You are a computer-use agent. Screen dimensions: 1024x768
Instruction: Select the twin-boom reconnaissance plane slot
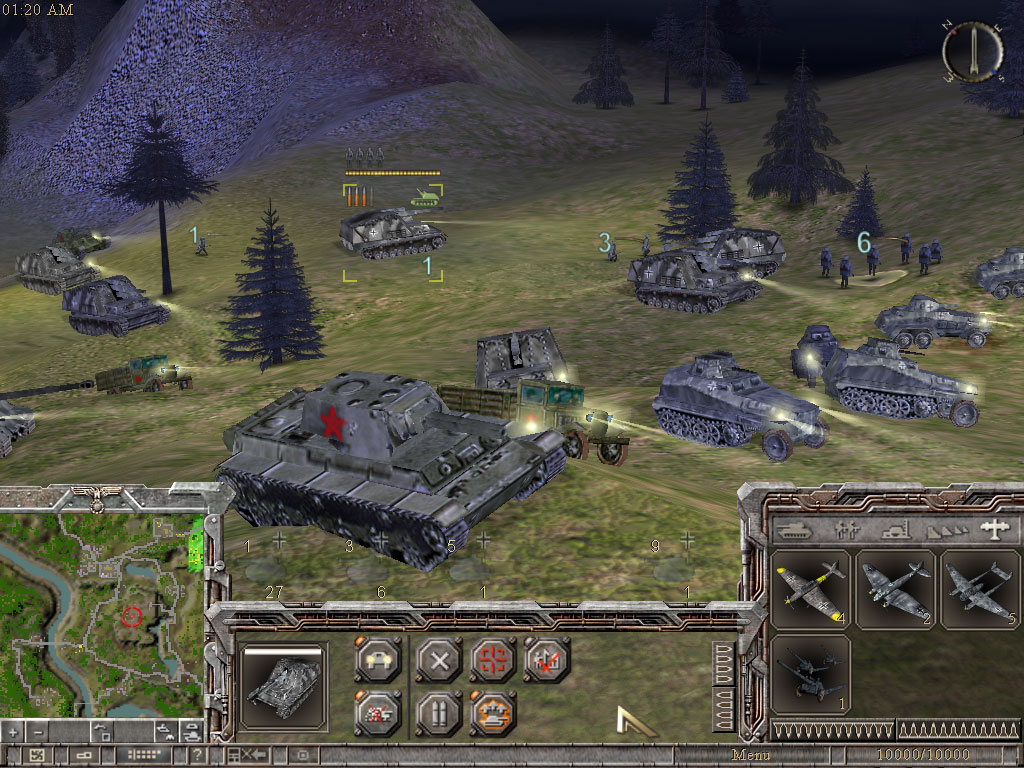pos(981,588)
